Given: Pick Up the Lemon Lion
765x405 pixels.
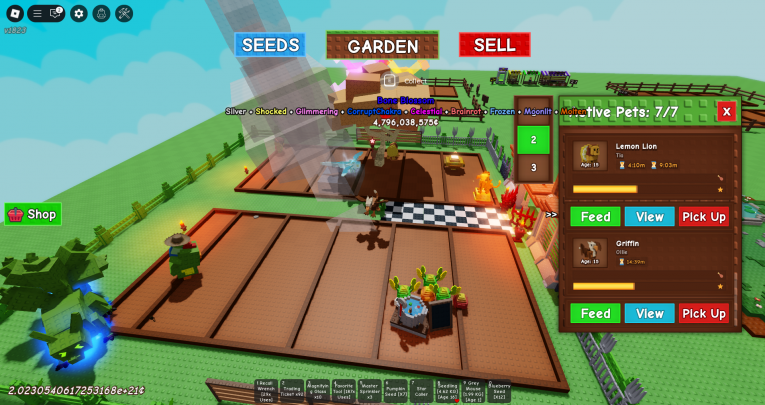Looking at the screenshot, I should 704,217.
